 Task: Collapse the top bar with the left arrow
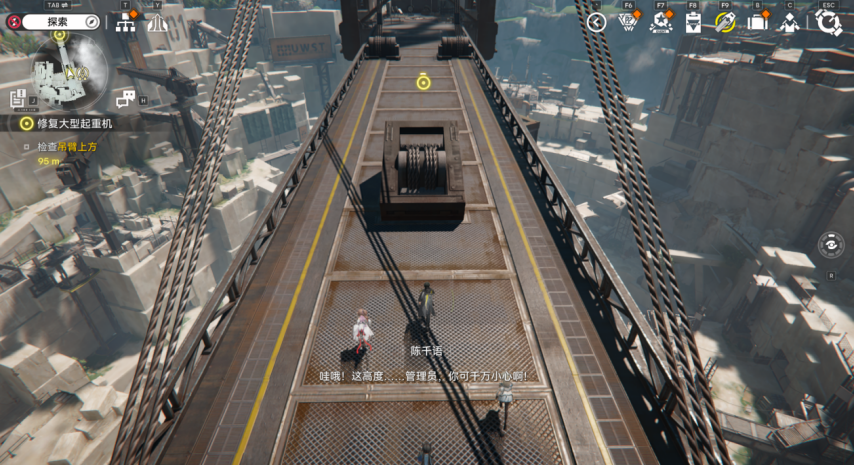click(596, 22)
